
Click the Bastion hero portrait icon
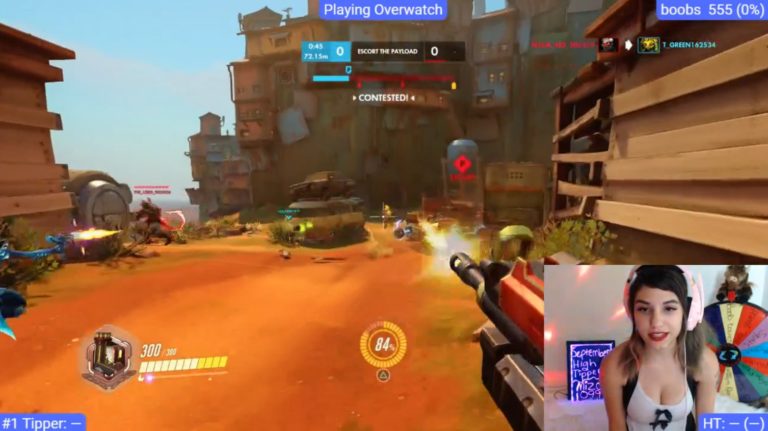point(108,359)
